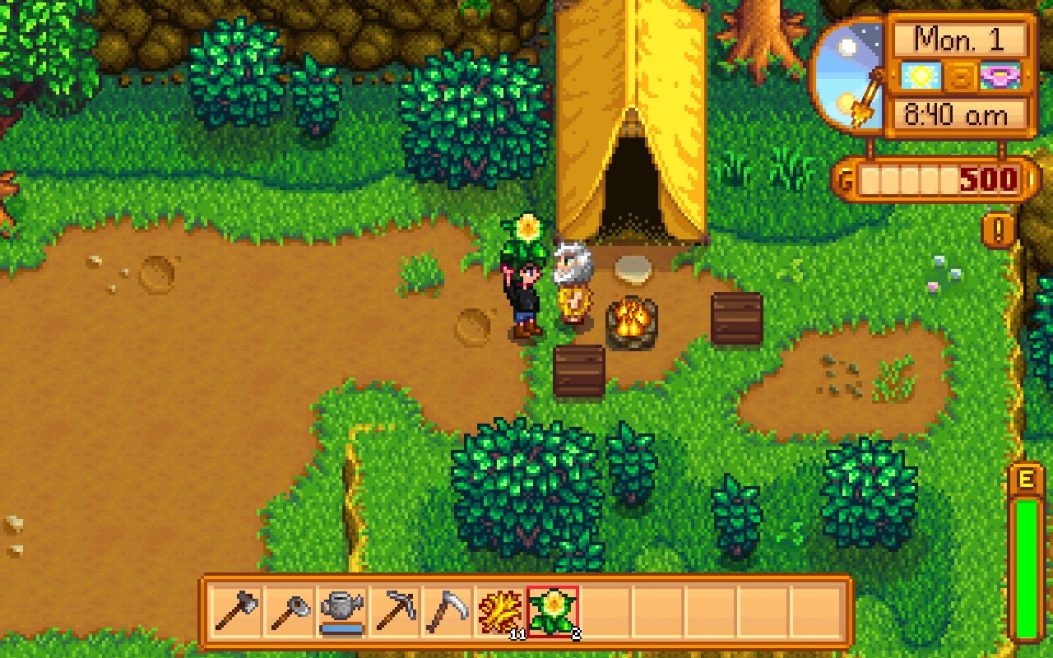Open the quest journal exclamation icon

[998, 231]
